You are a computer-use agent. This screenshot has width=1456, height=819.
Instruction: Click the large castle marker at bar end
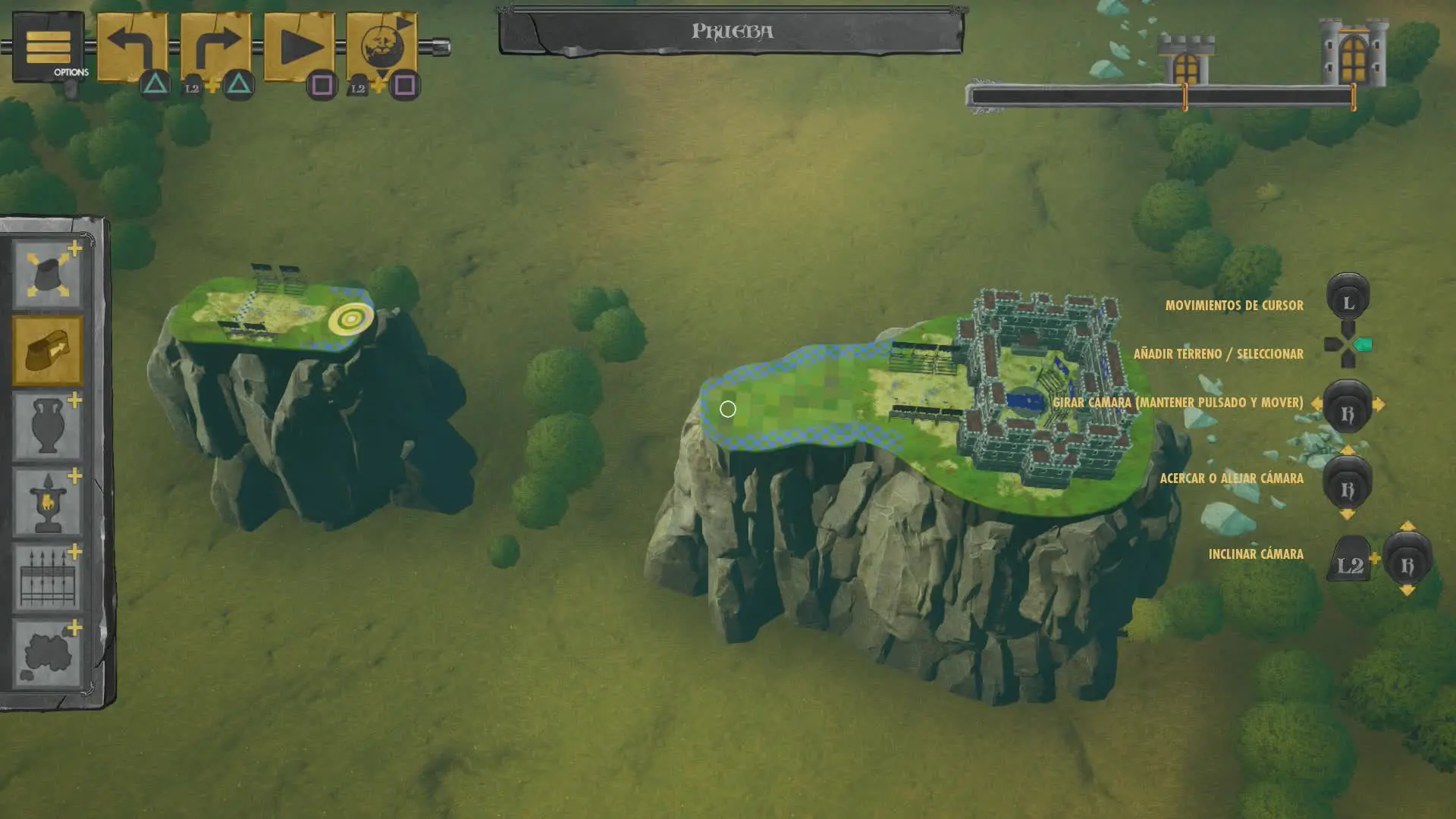pyautogui.click(x=1353, y=53)
